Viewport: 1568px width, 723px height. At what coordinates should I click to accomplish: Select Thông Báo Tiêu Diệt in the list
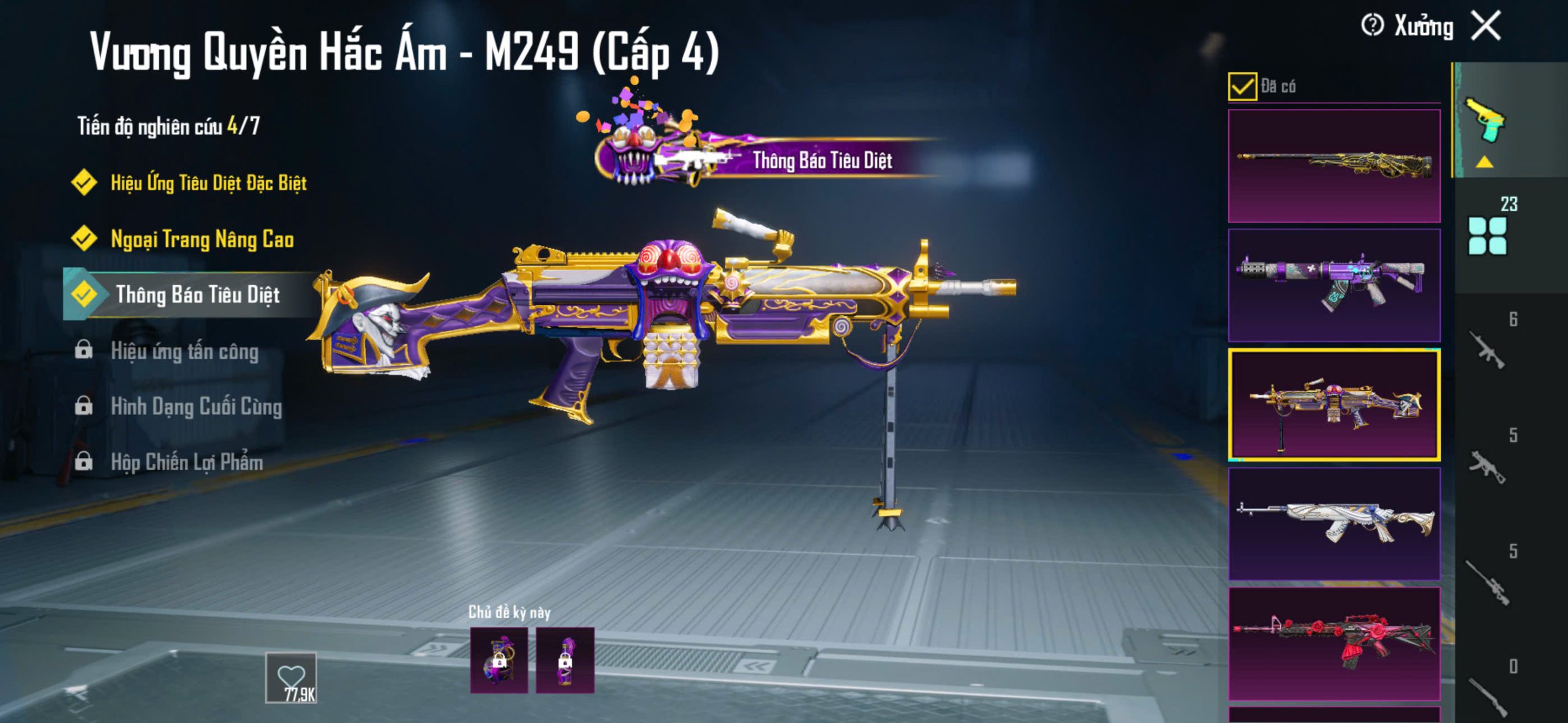pyautogui.click(x=197, y=294)
